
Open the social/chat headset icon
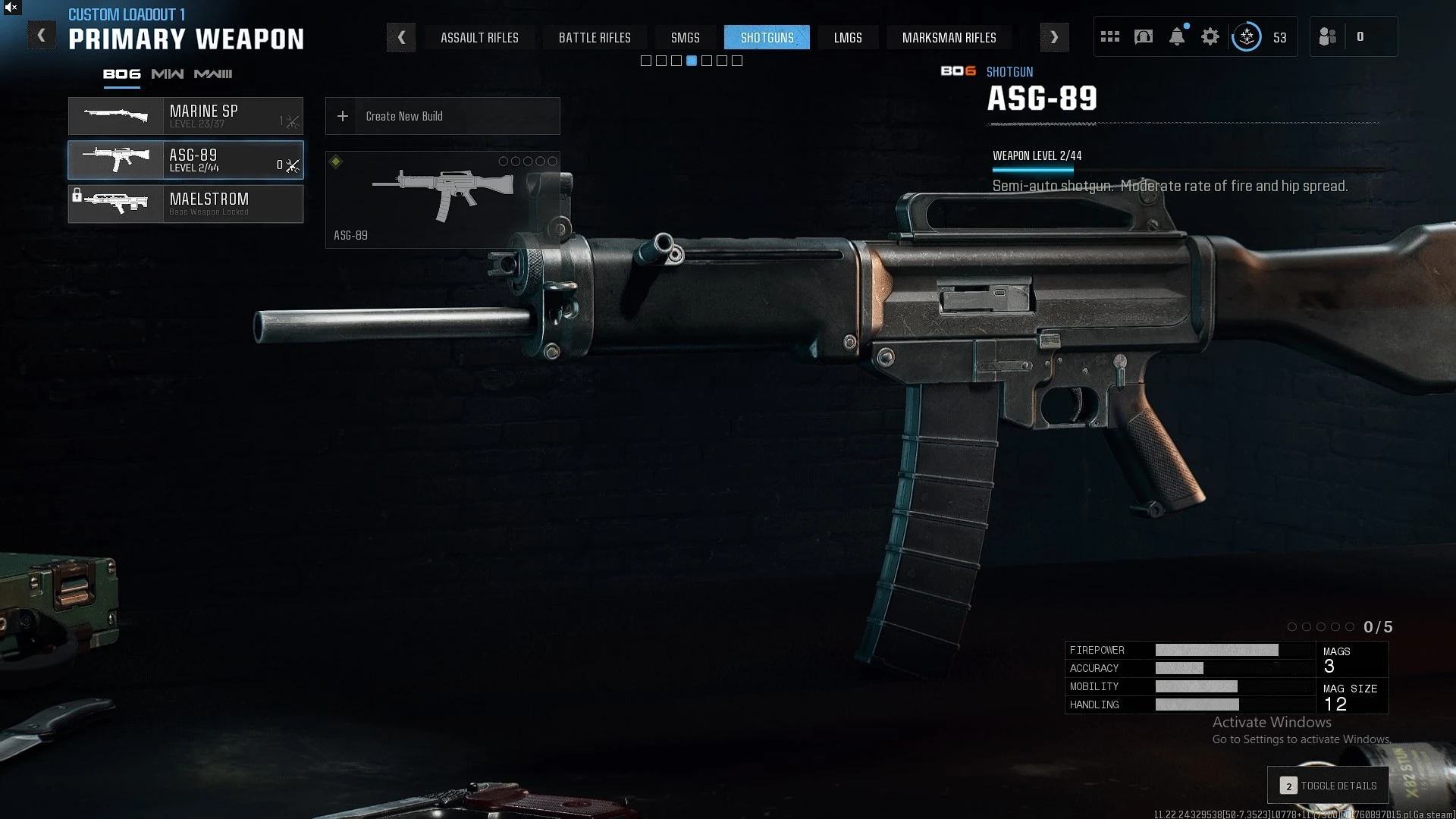(x=1144, y=36)
